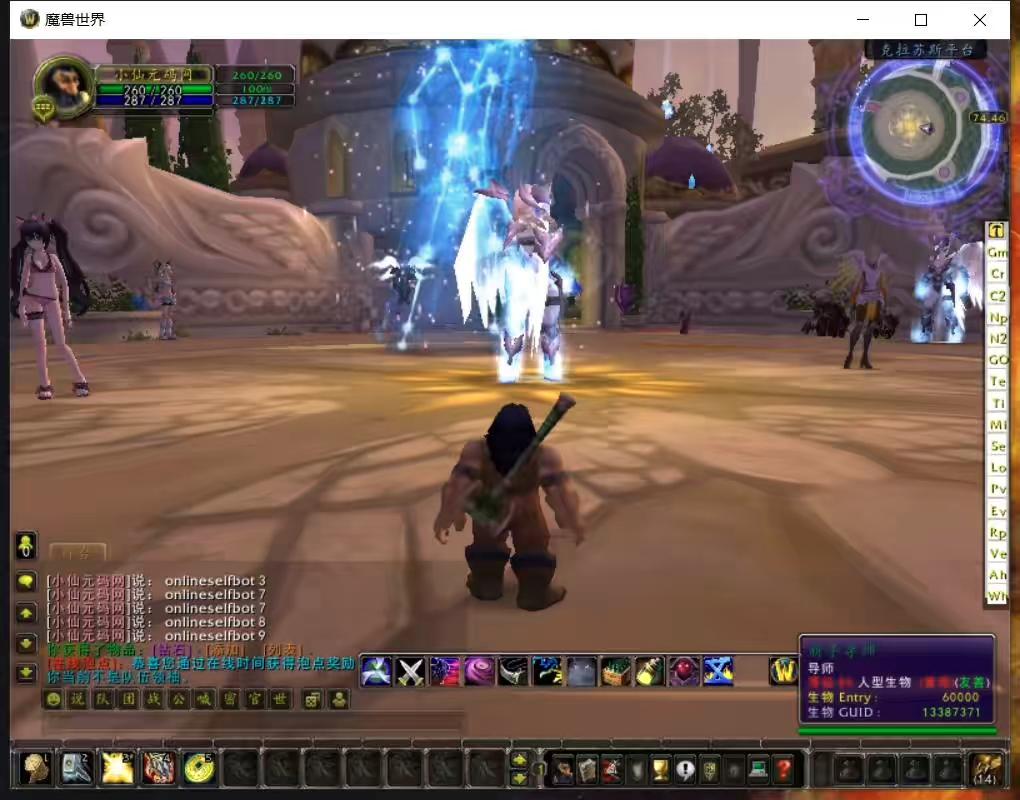Click the round WoW logo button
This screenshot has height=800, width=1020.
coord(783,671)
